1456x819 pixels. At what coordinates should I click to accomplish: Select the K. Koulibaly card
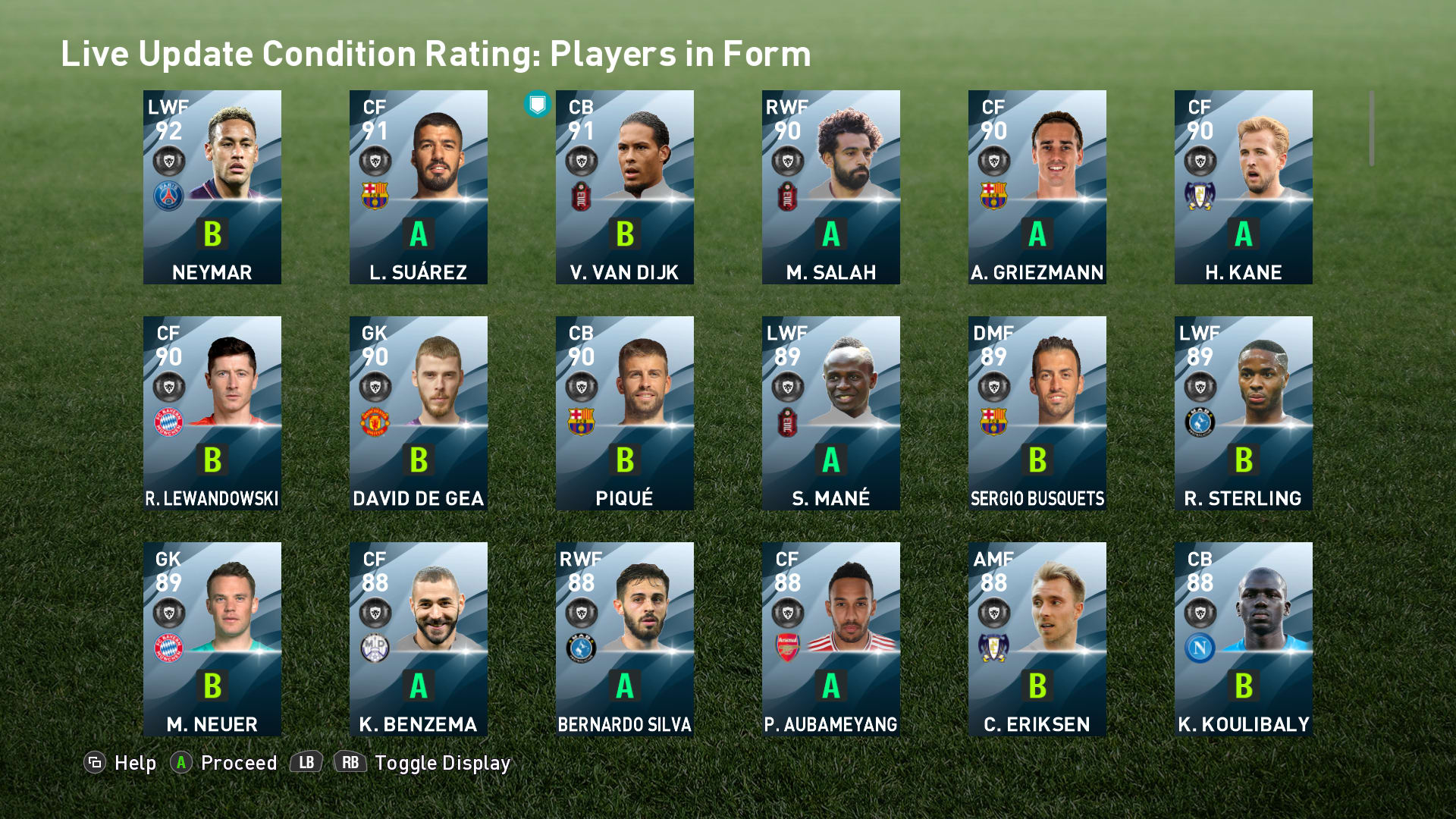click(x=1244, y=639)
